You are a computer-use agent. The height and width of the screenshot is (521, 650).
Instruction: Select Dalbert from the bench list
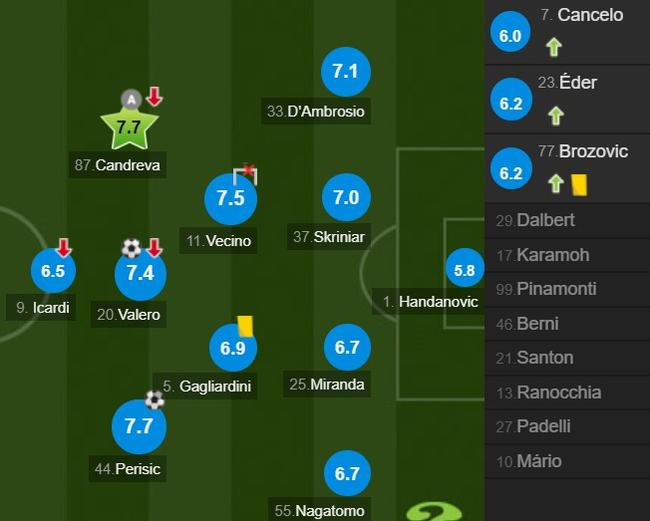567,220
